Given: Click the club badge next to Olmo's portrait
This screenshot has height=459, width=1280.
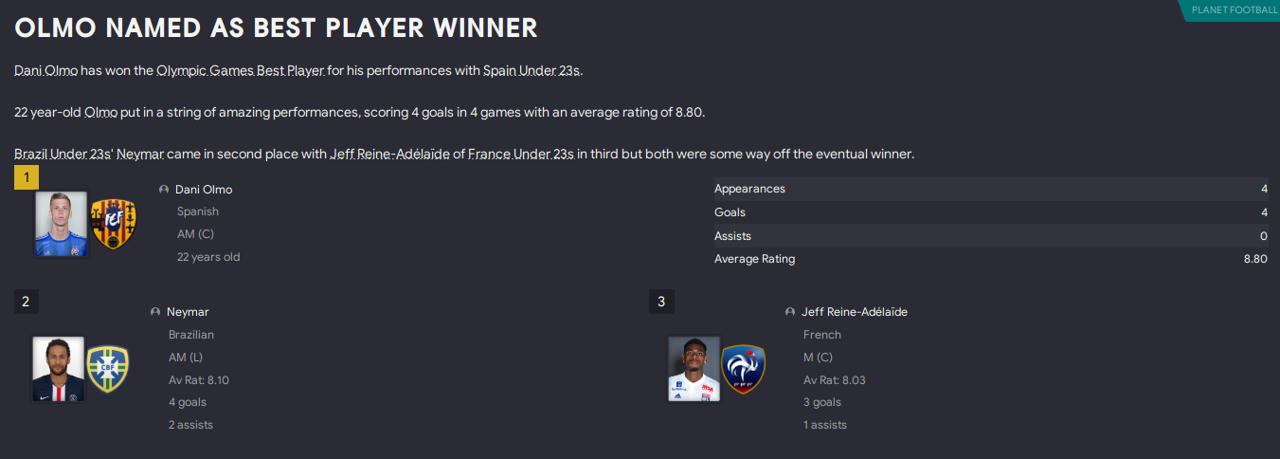Looking at the screenshot, I should [x=113, y=224].
